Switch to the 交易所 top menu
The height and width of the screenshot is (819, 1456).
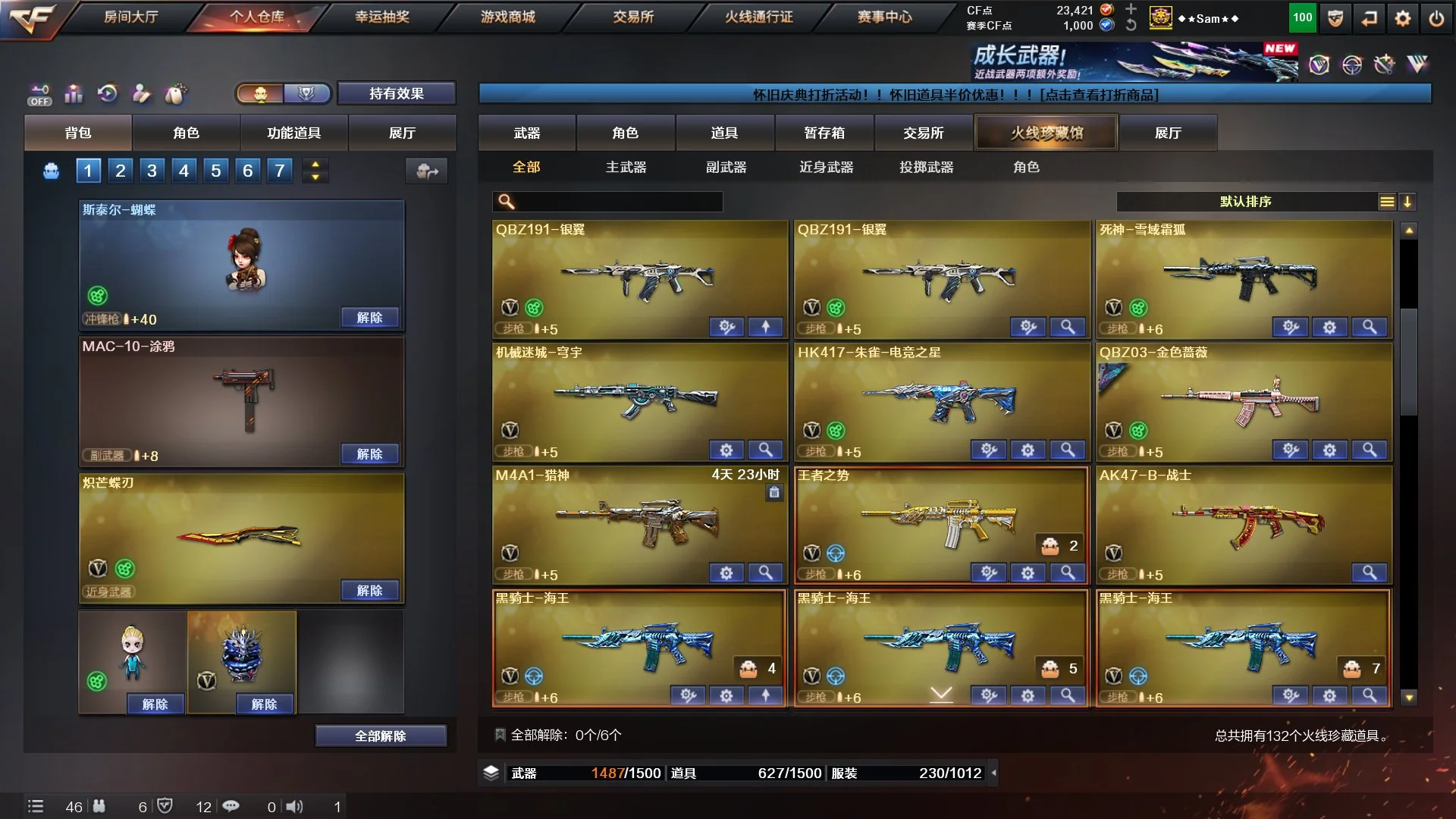pyautogui.click(x=633, y=17)
